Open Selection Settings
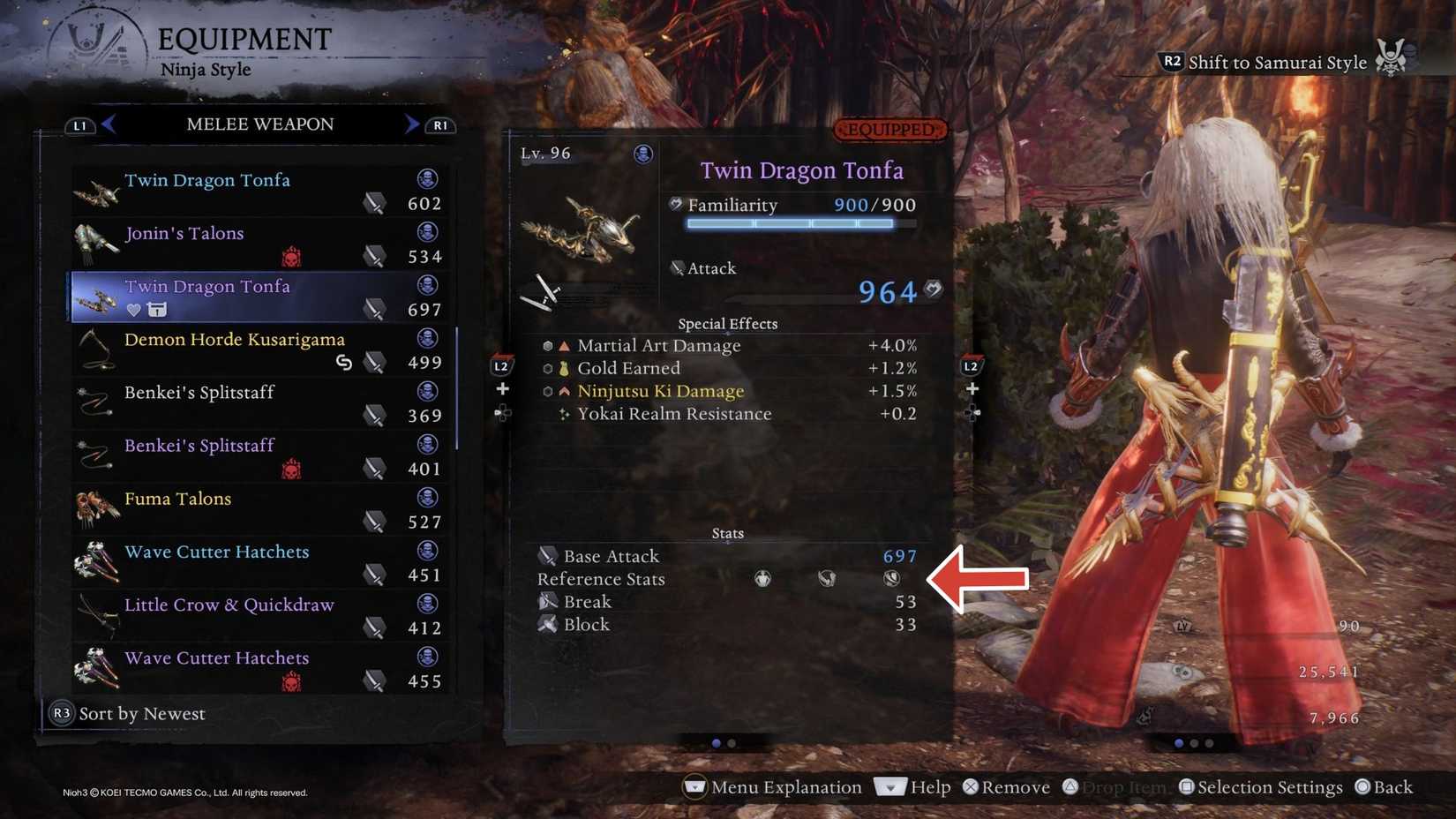The height and width of the screenshot is (819, 1456). (x=1260, y=786)
